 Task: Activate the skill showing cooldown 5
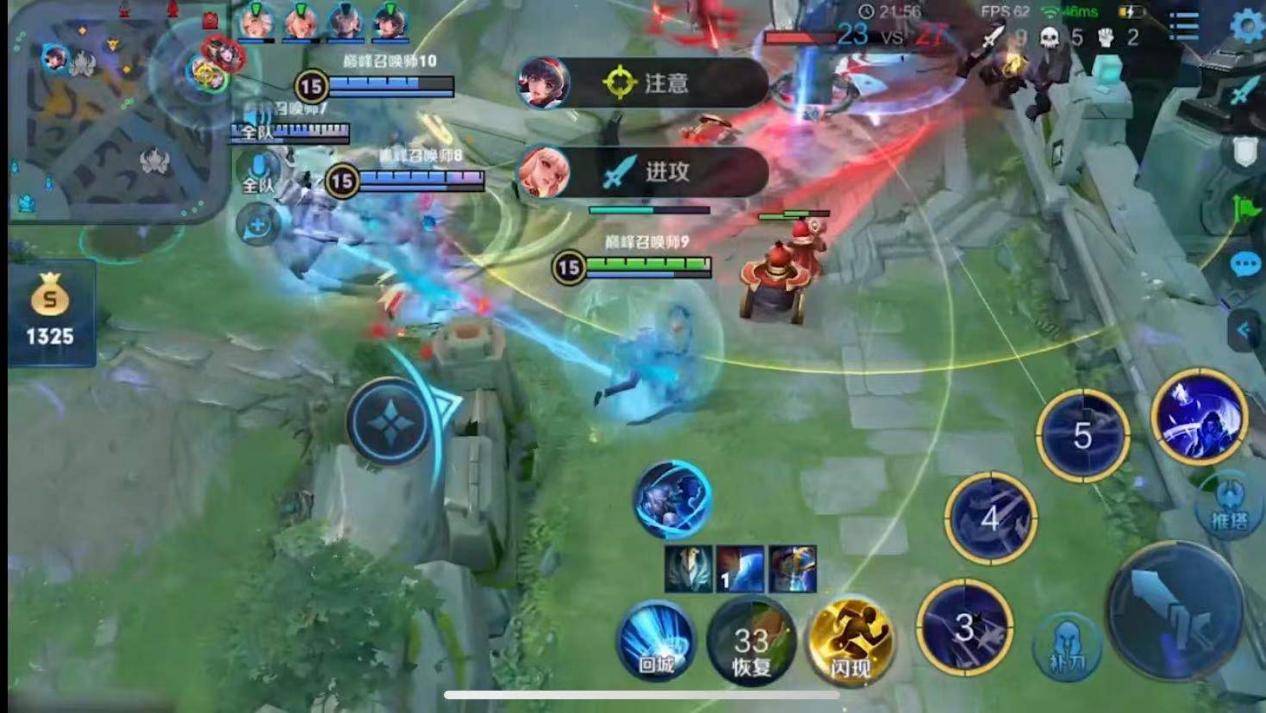(x=1082, y=436)
